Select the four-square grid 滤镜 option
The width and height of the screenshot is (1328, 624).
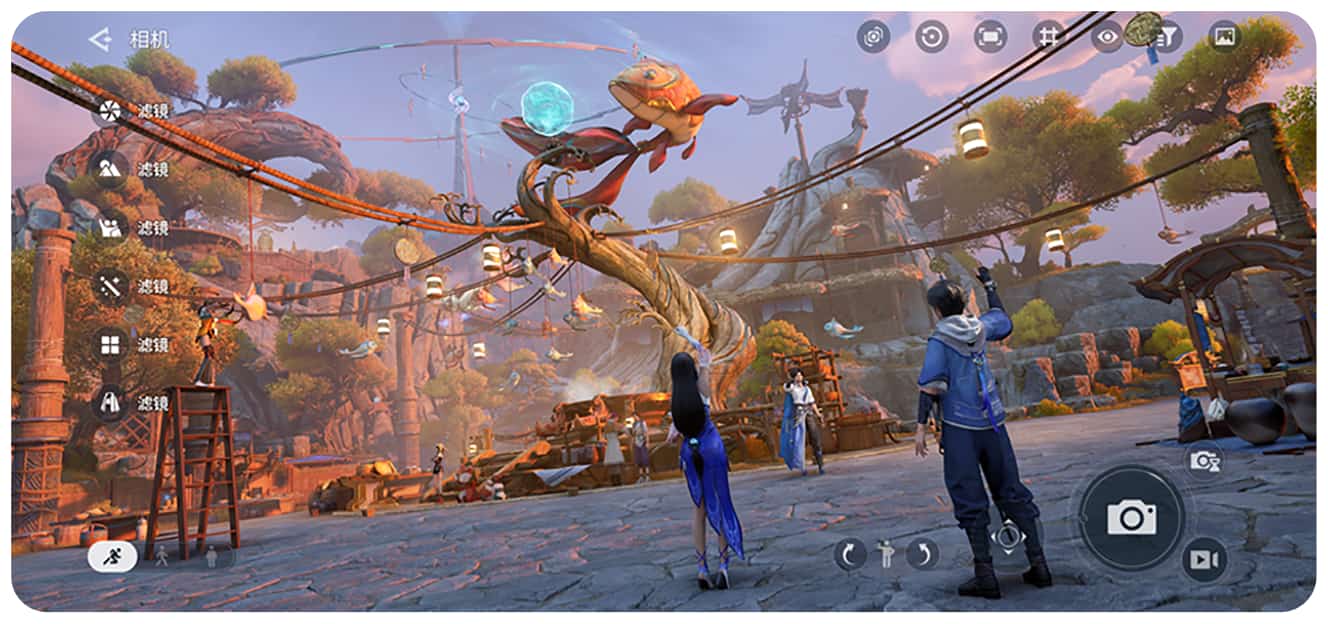[110, 345]
